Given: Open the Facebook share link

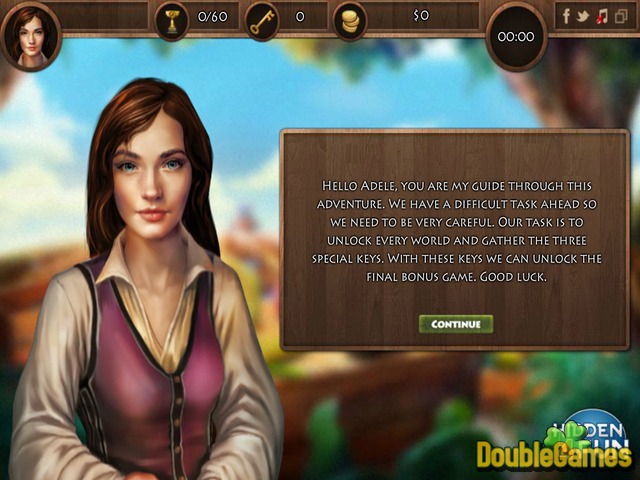Looking at the screenshot, I should [x=566, y=16].
